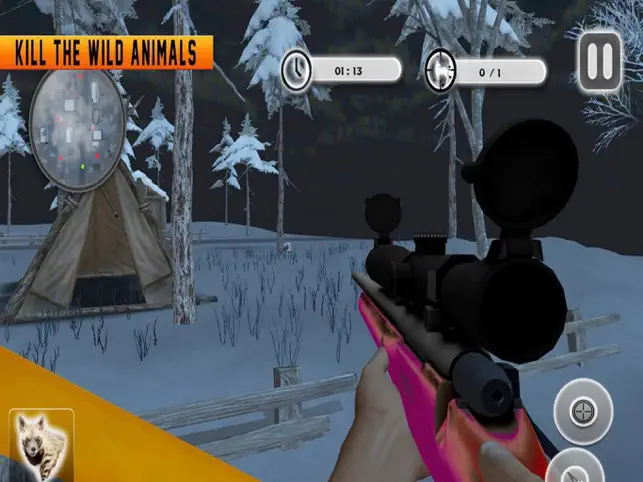Tap the bullet fire button
This screenshot has height=482, width=643.
click(576, 468)
